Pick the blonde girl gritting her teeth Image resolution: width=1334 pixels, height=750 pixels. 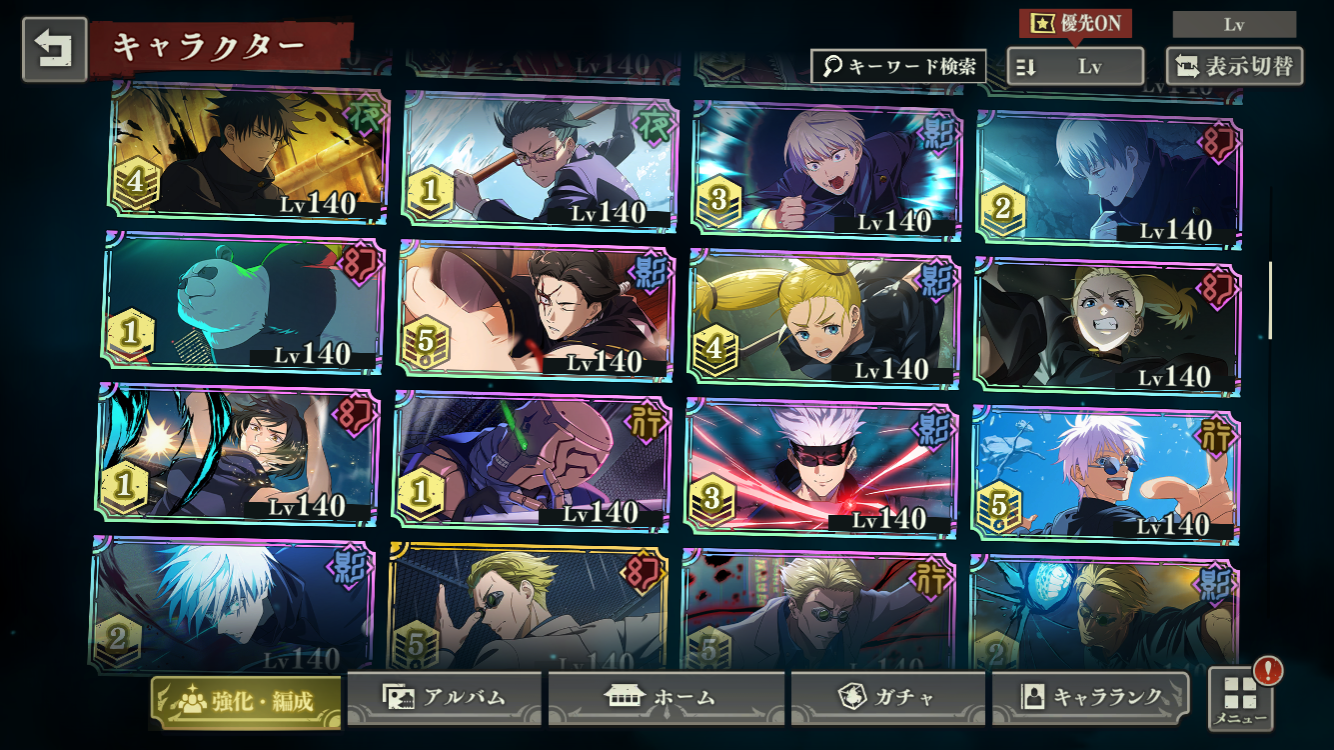click(1108, 323)
